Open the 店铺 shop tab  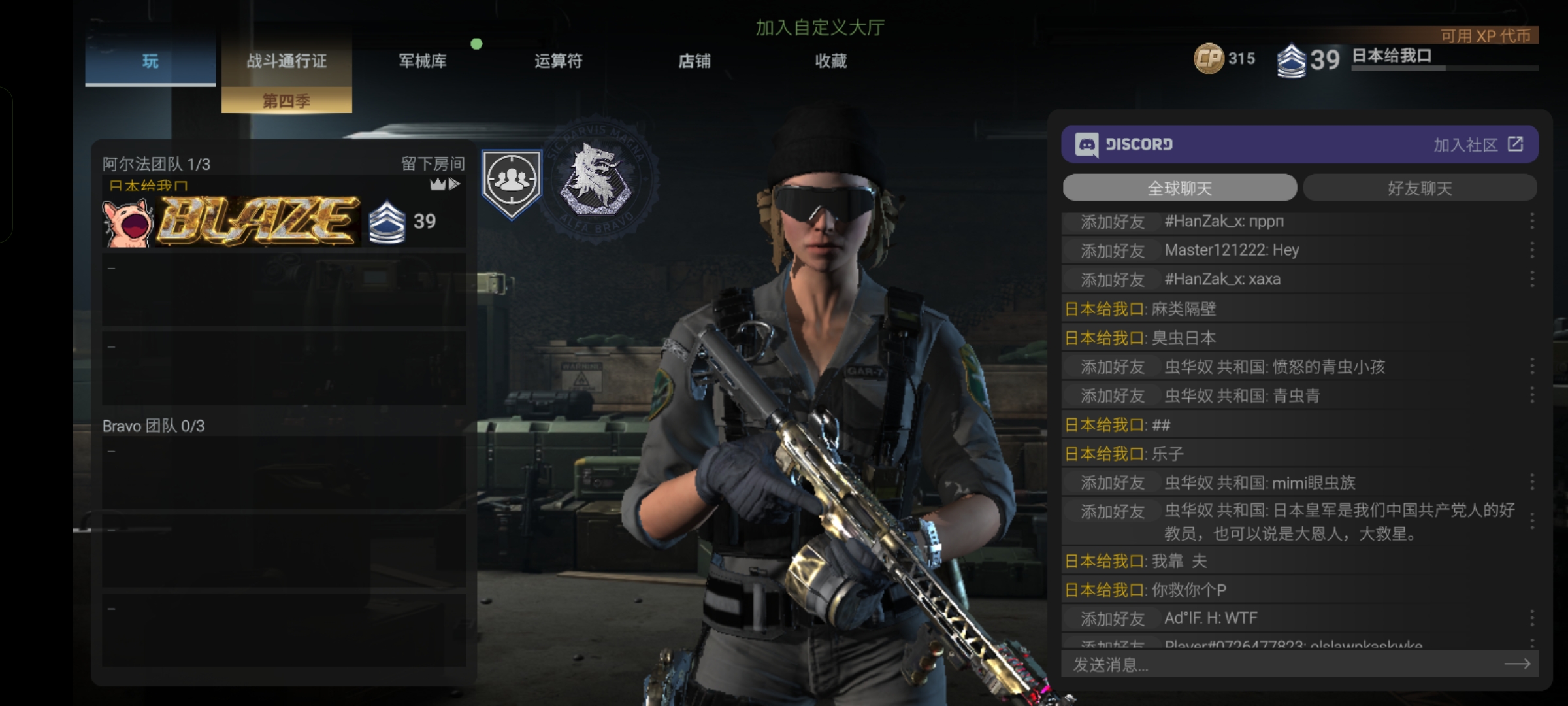[x=694, y=61]
